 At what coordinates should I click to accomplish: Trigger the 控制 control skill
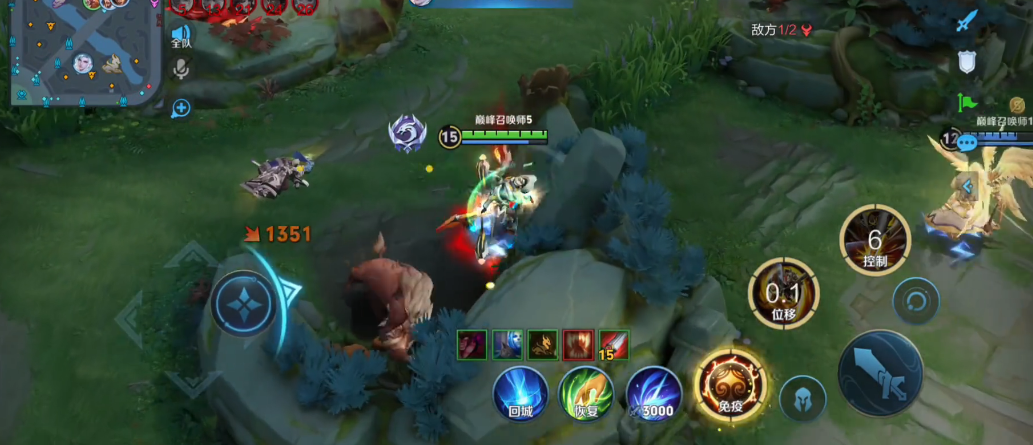tap(875, 240)
